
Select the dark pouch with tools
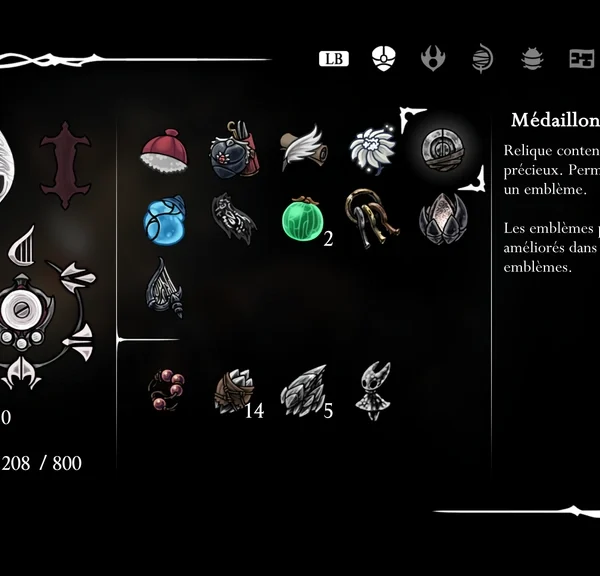coord(234,151)
